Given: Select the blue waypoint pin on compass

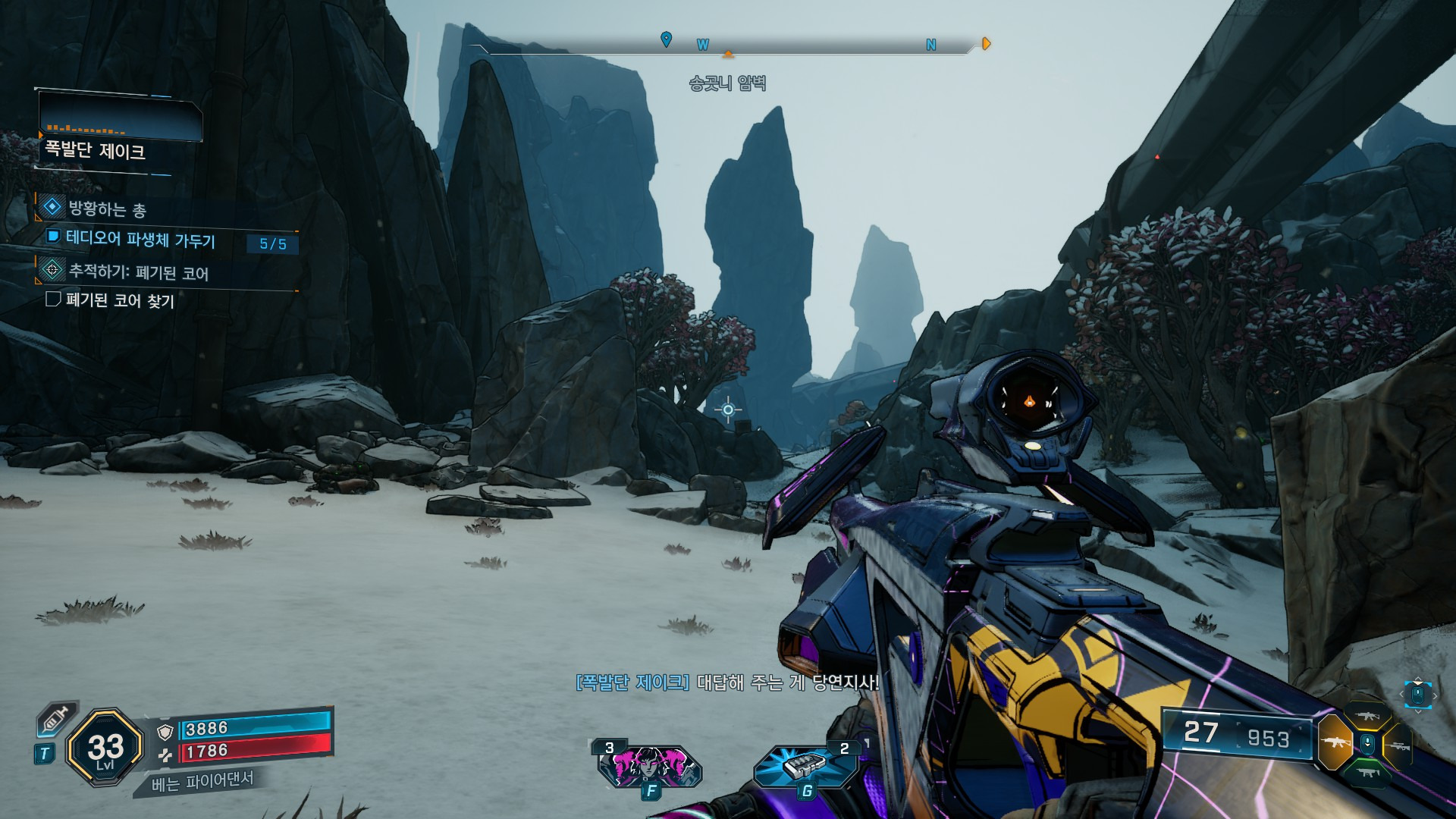Looking at the screenshot, I should tap(666, 39).
